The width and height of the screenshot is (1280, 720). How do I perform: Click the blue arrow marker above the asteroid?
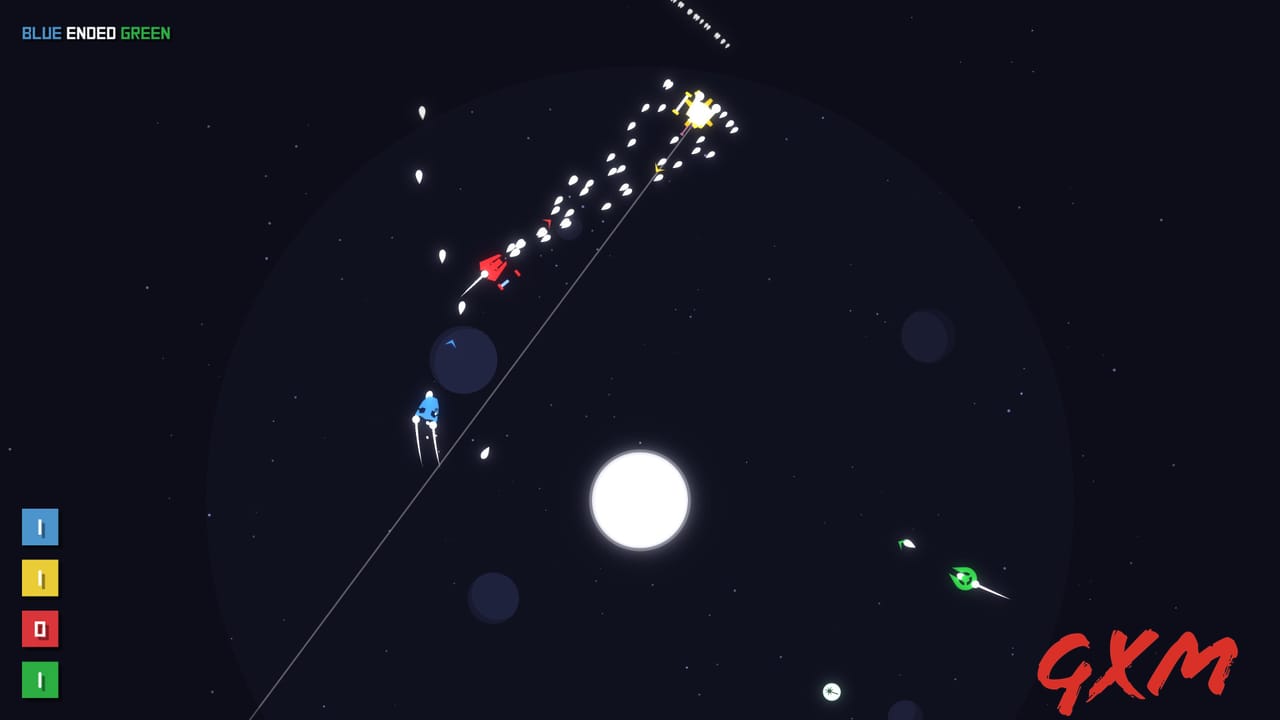click(452, 341)
